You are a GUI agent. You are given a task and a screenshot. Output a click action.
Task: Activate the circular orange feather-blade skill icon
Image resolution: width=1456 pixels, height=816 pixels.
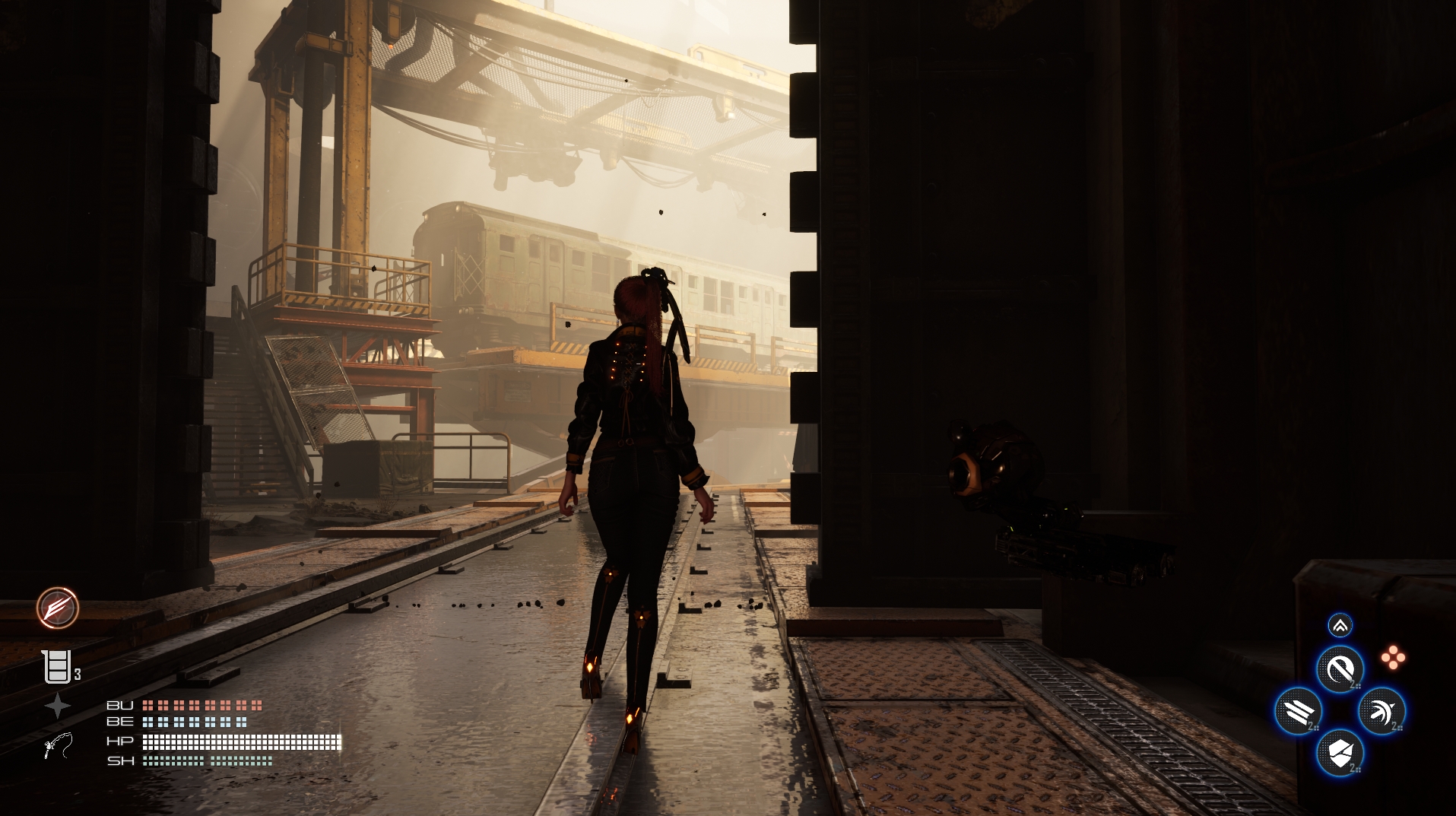[58, 608]
